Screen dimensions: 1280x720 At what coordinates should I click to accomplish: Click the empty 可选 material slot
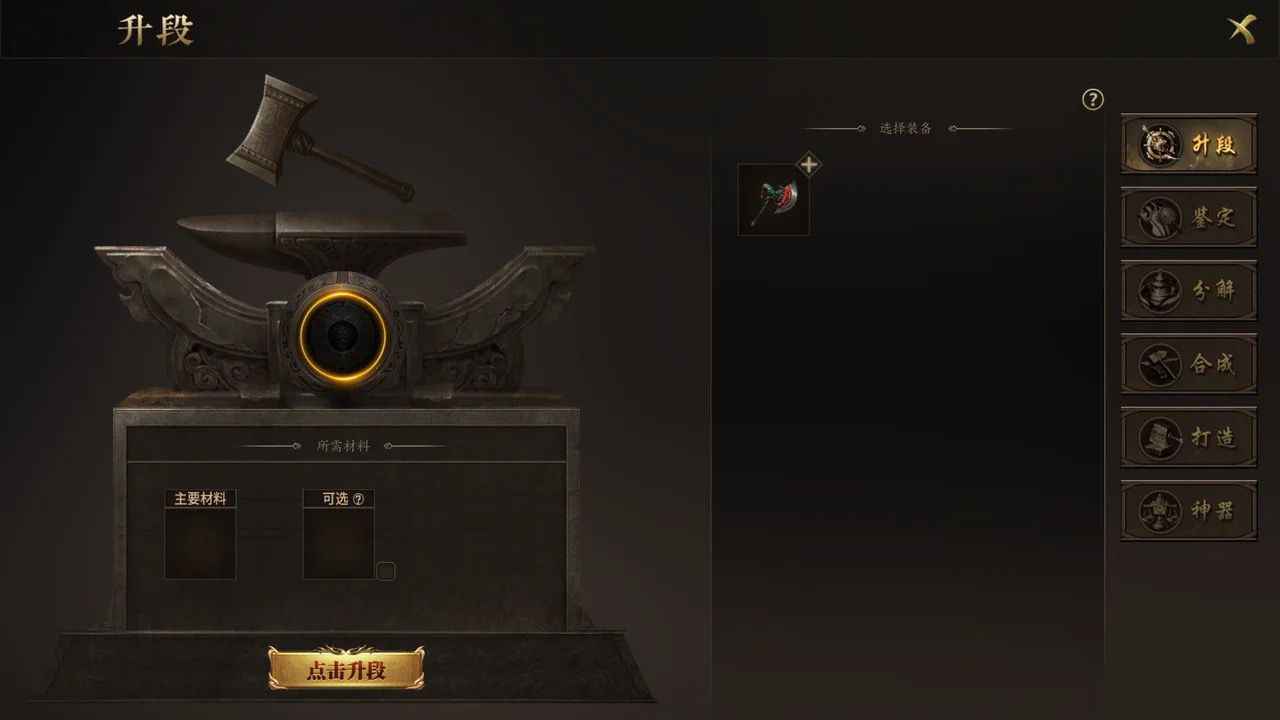339,544
